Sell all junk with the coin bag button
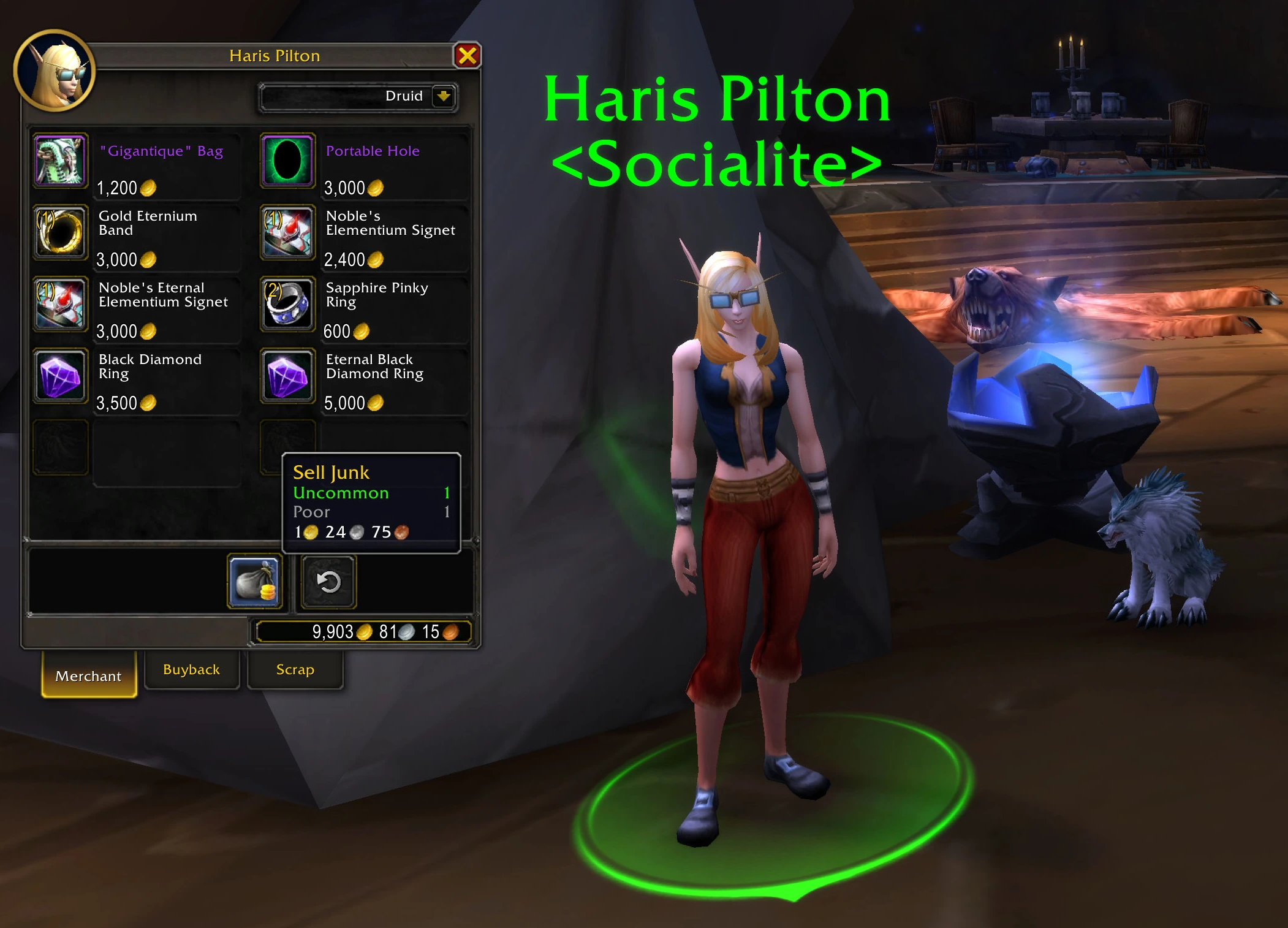 click(x=255, y=581)
